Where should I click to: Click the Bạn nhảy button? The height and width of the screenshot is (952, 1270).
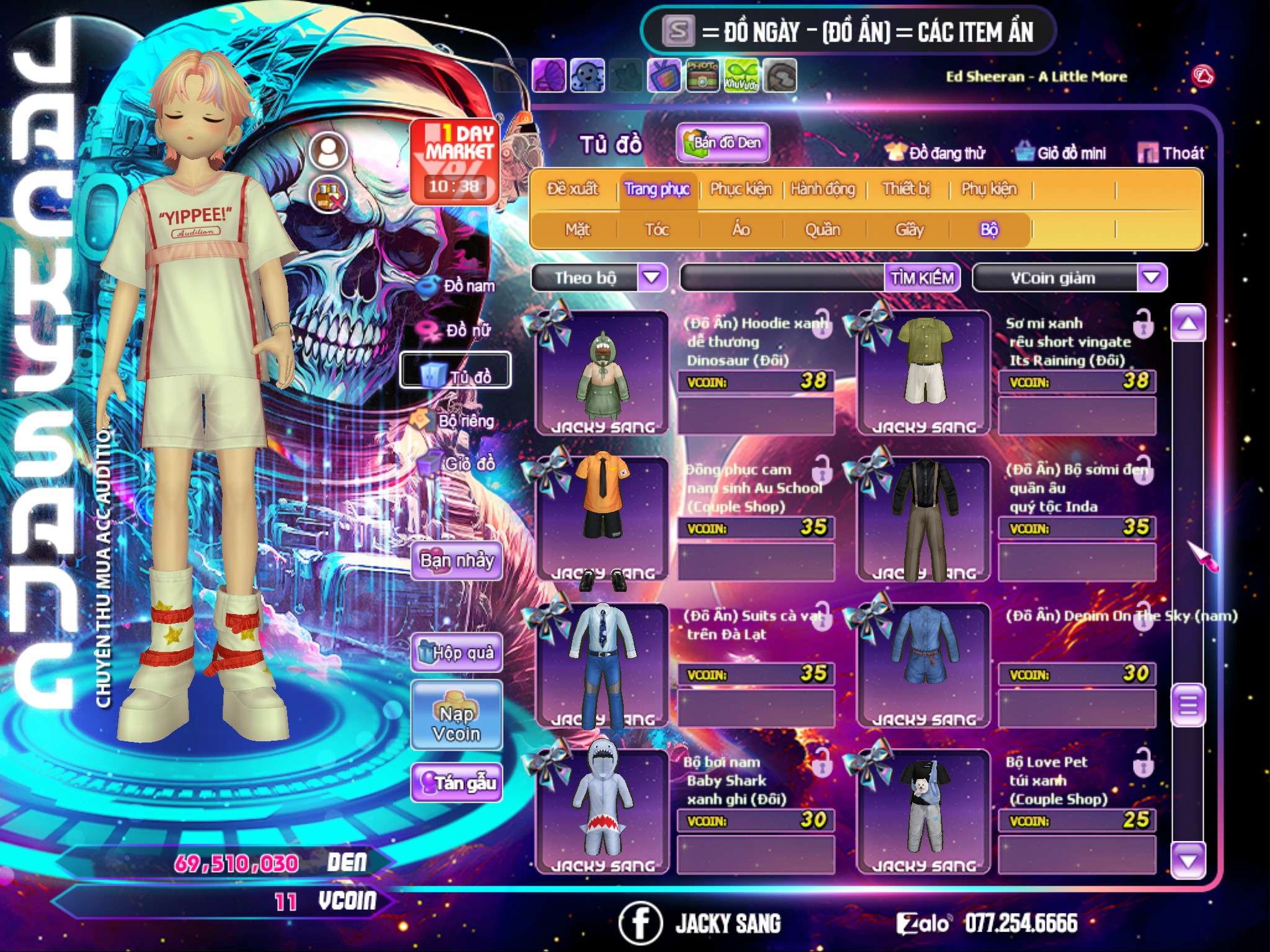tap(456, 561)
